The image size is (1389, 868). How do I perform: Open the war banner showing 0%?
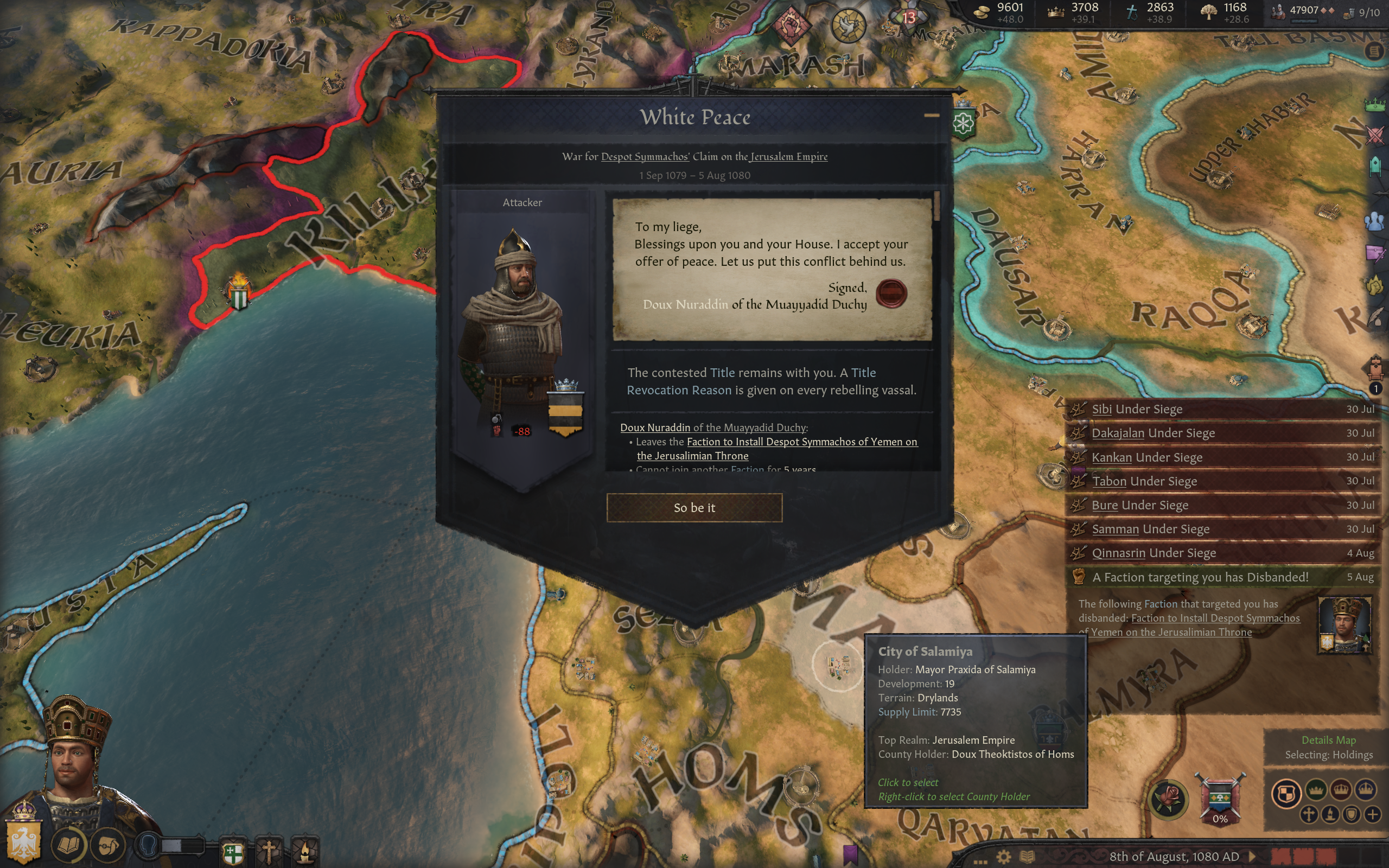[x=1220, y=800]
